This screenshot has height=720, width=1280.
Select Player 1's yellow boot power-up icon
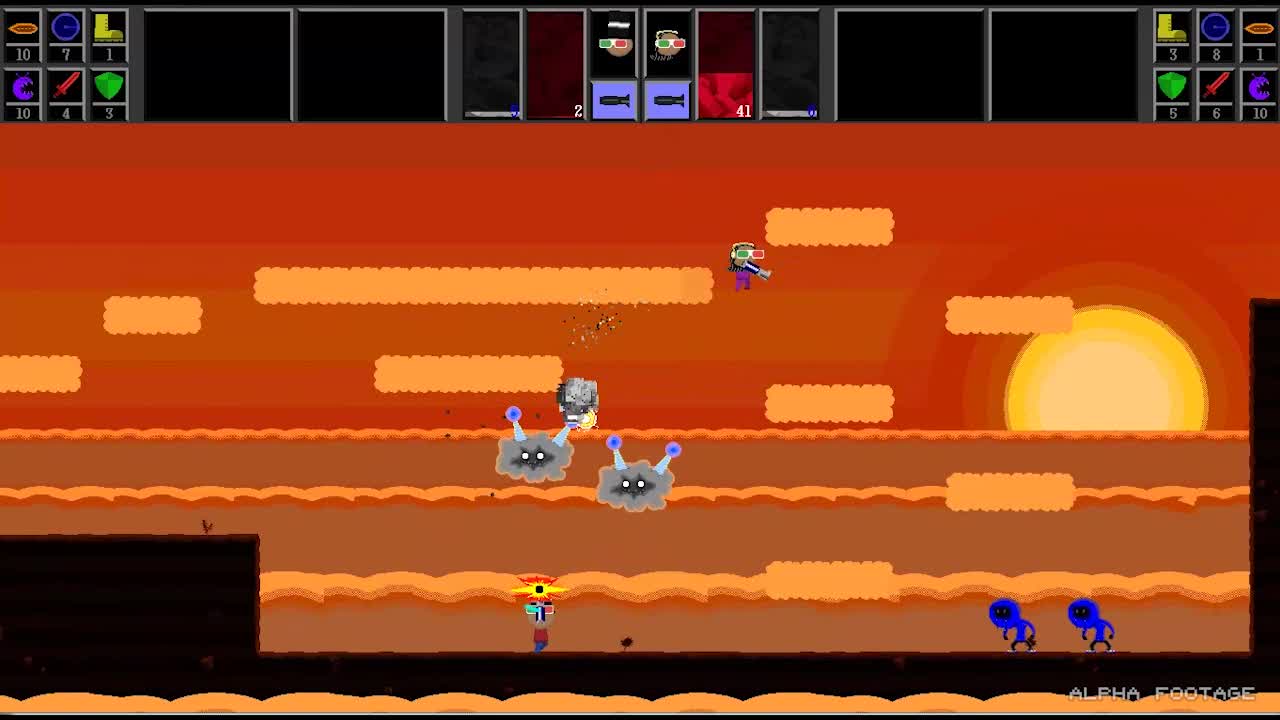point(108,27)
